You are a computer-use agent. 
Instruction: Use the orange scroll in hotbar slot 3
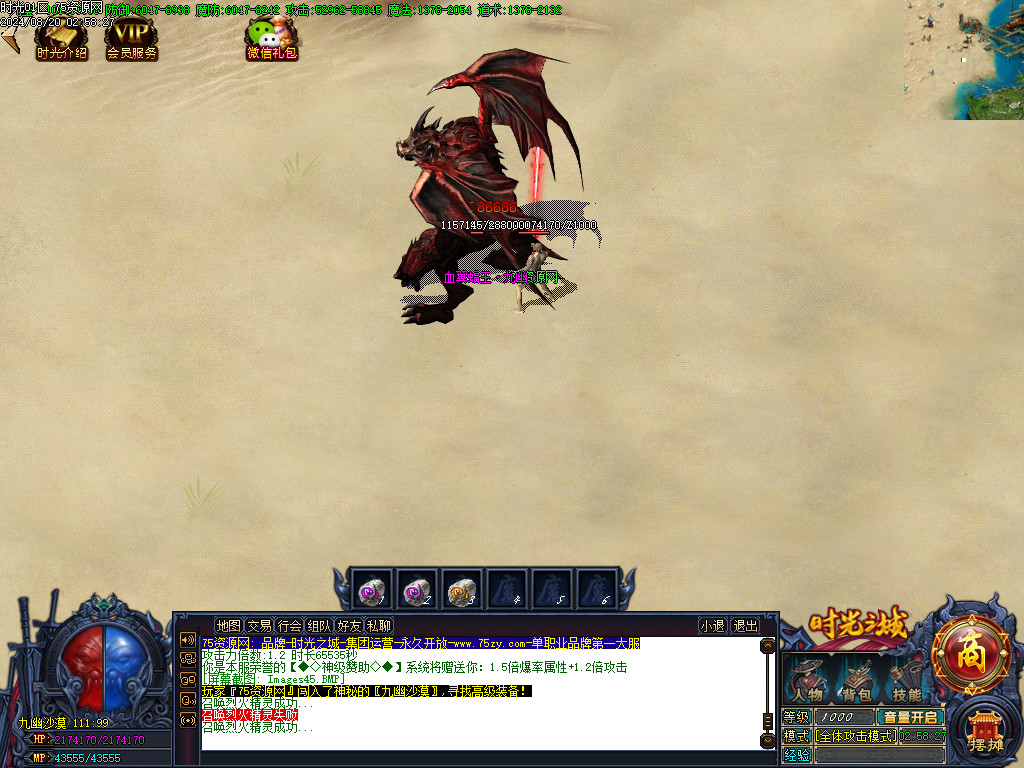pos(461,590)
